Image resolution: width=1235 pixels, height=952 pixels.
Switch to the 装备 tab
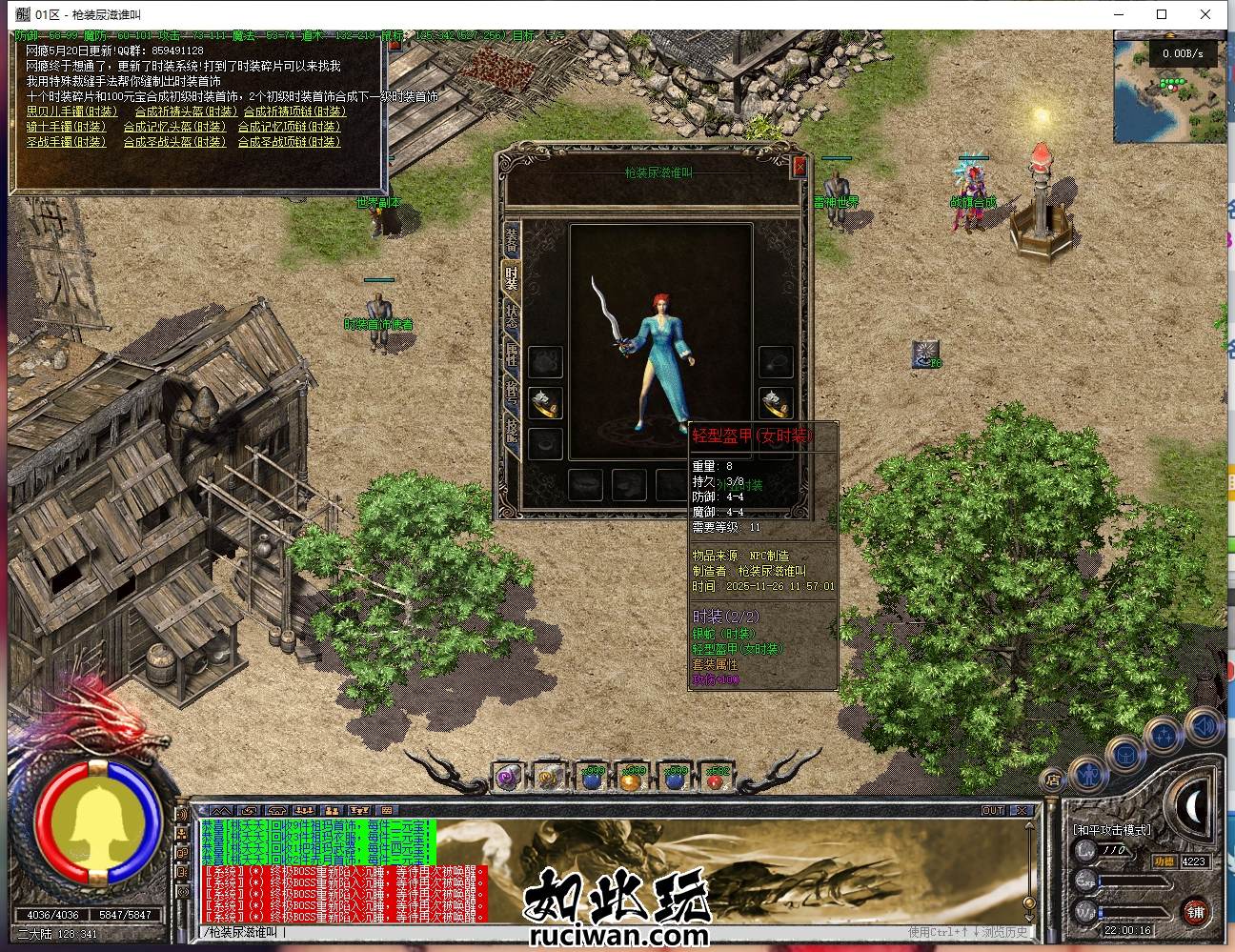point(512,240)
